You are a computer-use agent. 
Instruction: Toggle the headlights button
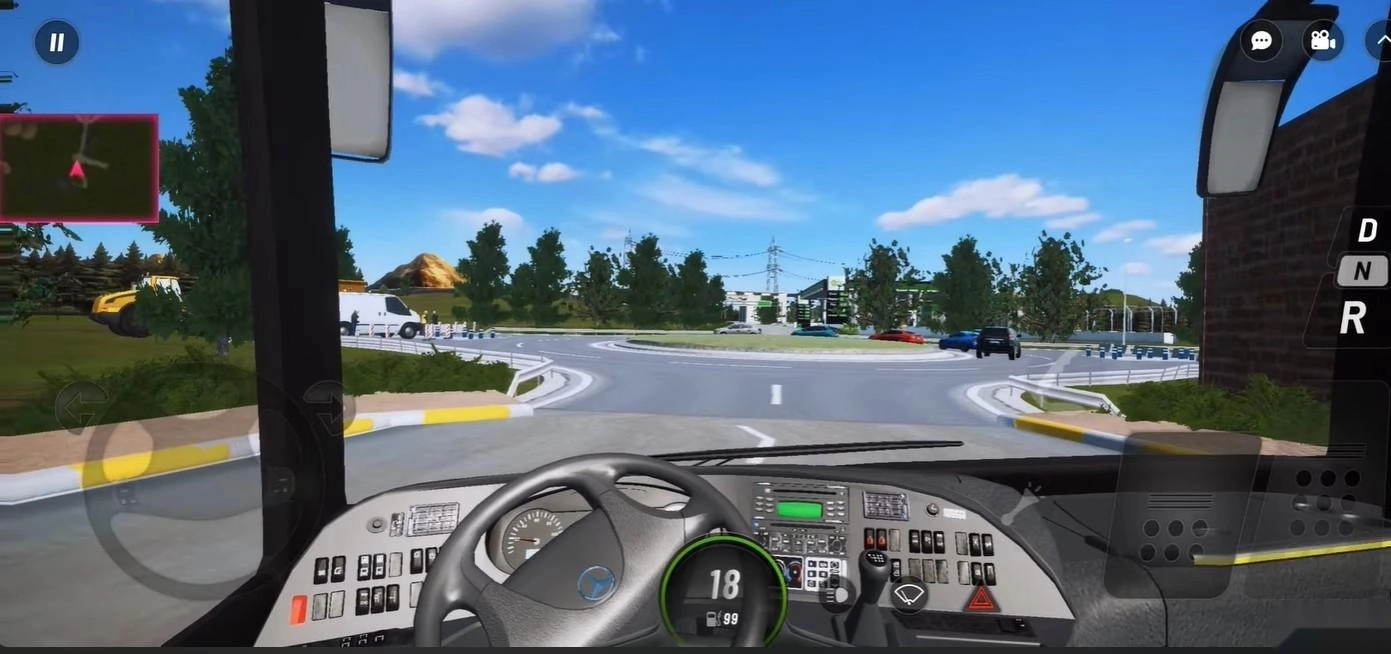835,596
